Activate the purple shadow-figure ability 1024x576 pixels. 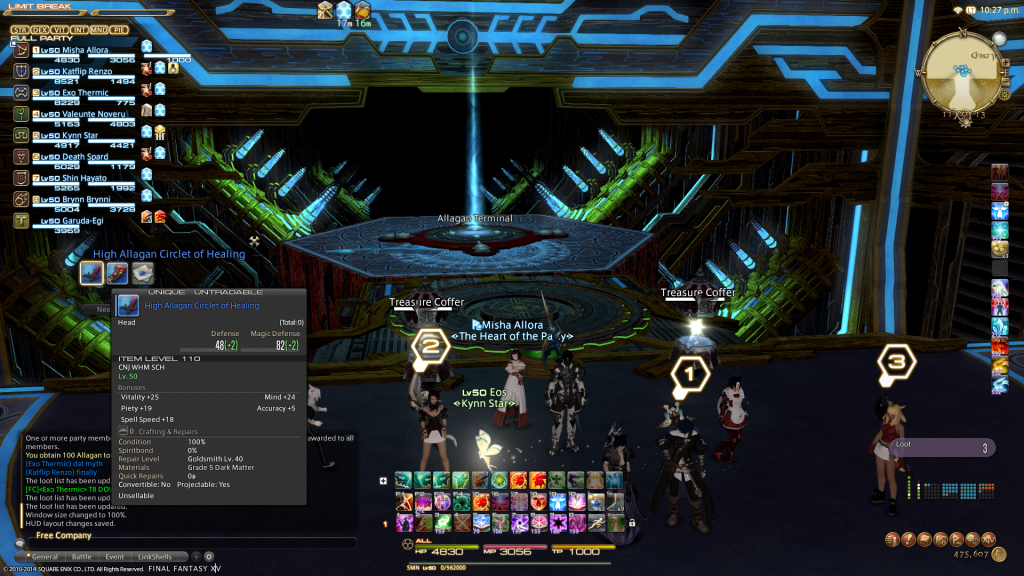[404, 522]
